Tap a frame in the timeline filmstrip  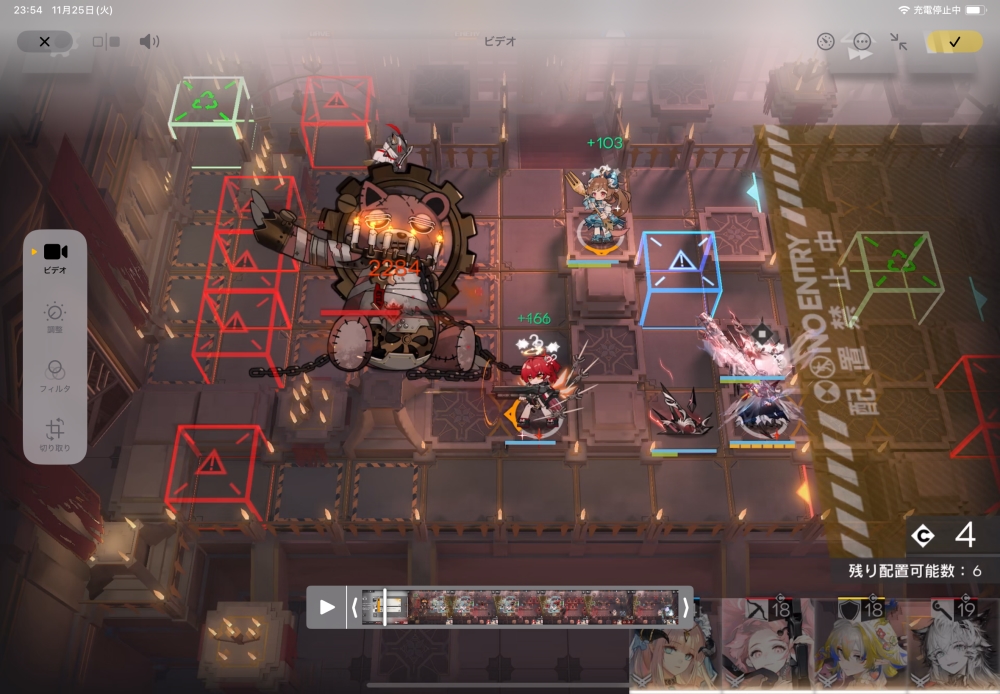[x=520, y=607]
